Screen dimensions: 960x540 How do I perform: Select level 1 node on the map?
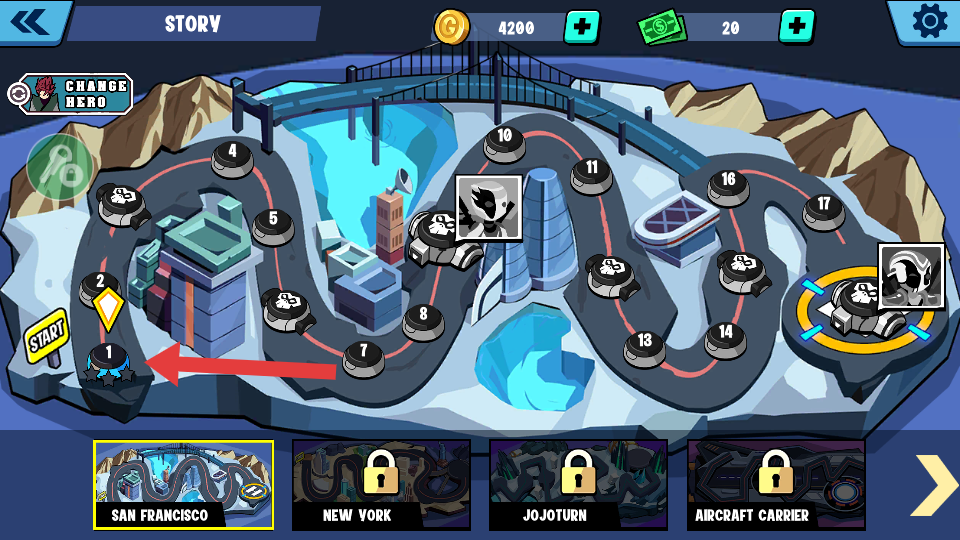108,357
